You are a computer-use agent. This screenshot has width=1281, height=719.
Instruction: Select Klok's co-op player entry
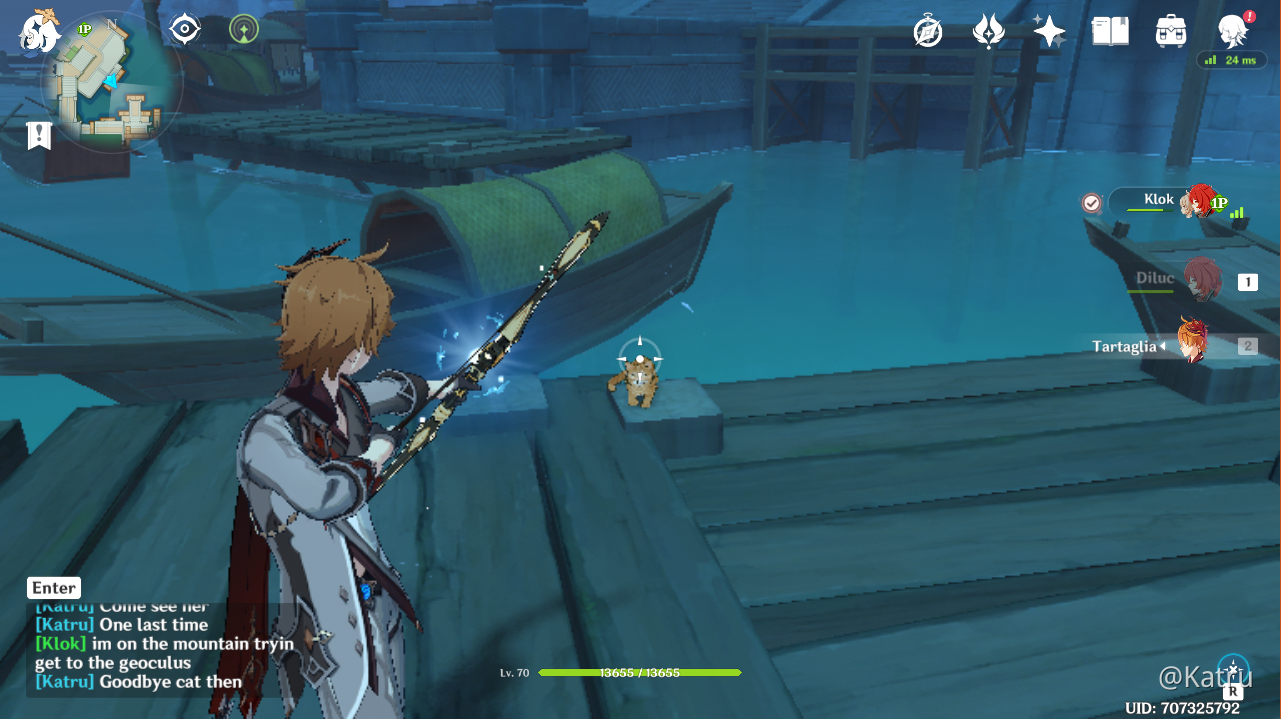[1165, 202]
